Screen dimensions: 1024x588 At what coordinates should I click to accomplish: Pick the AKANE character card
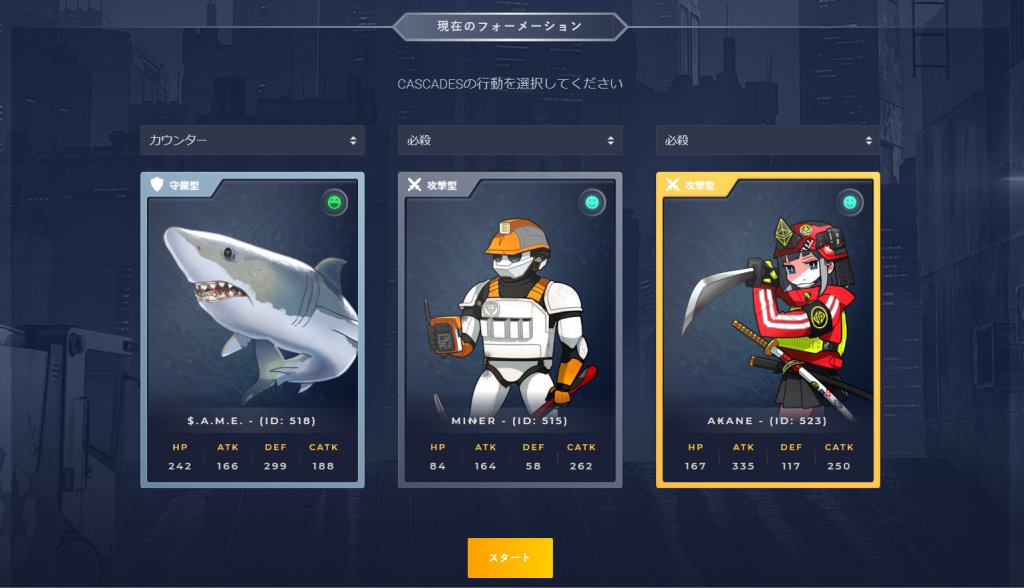pos(768,330)
